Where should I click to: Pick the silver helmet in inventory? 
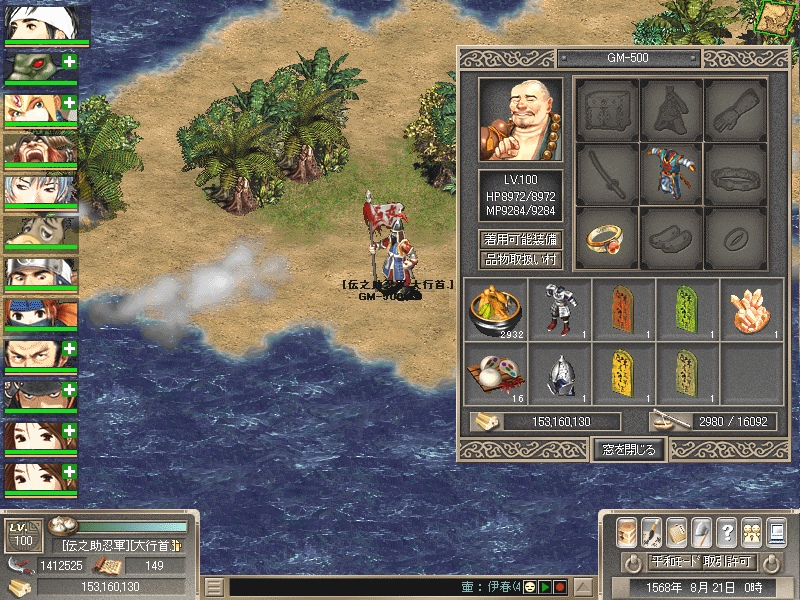[x=559, y=374]
